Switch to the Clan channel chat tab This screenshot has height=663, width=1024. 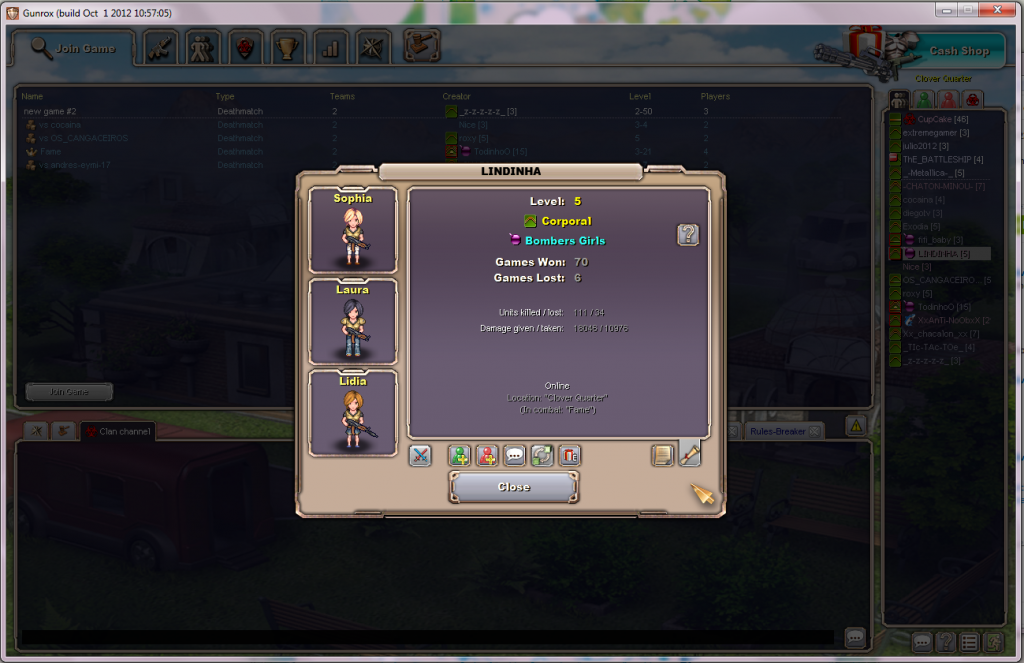tap(119, 431)
